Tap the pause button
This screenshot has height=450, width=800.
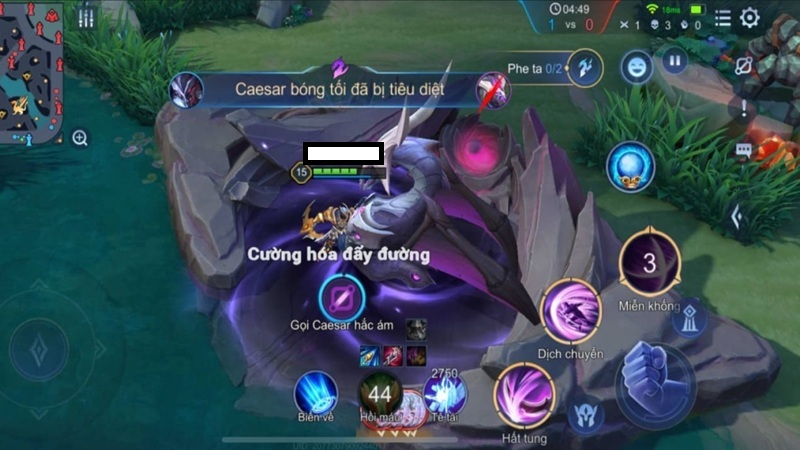pos(675,61)
